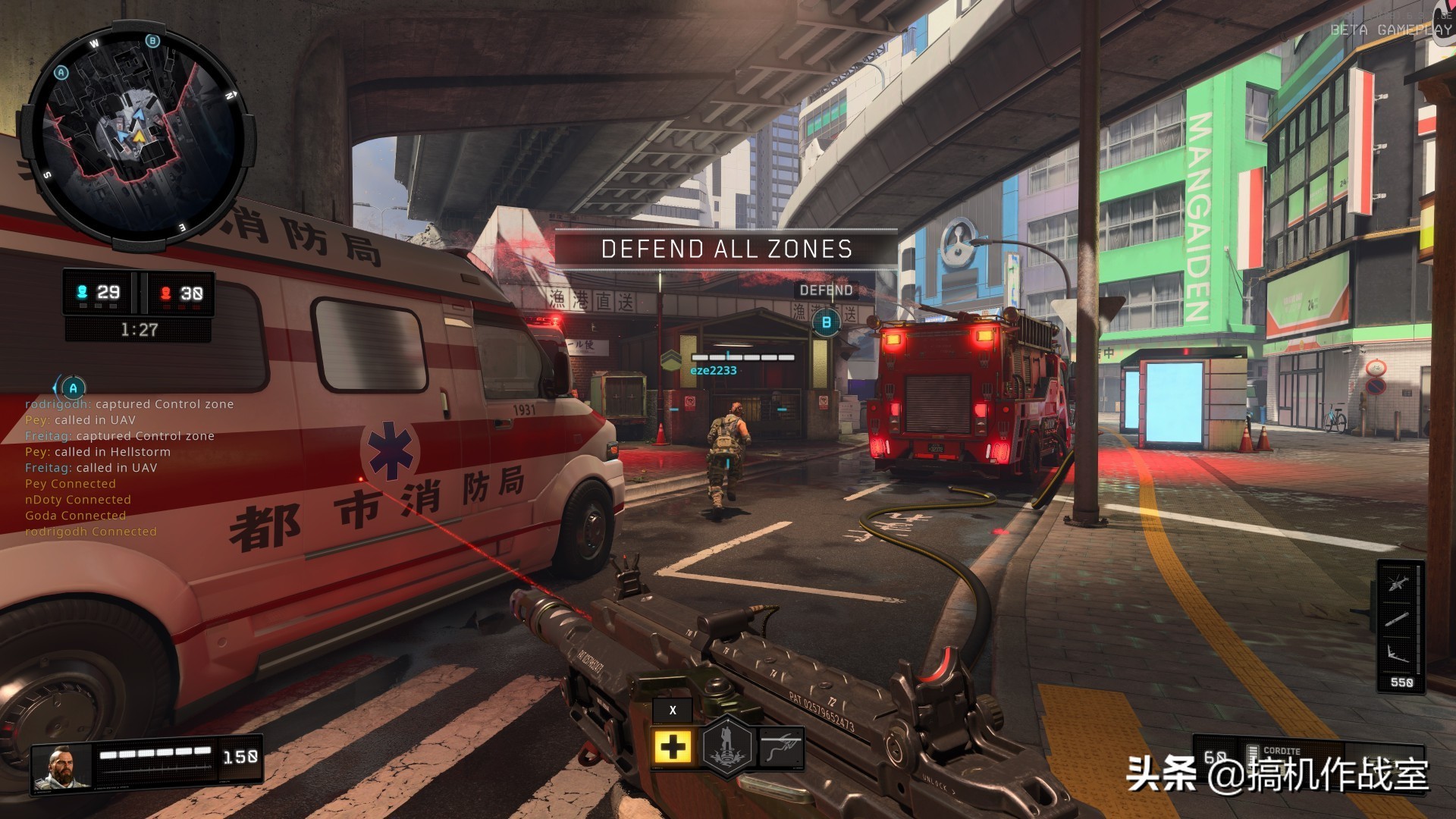Select zone B marker on the minimap
This screenshot has height=819, width=1456.
[152, 41]
